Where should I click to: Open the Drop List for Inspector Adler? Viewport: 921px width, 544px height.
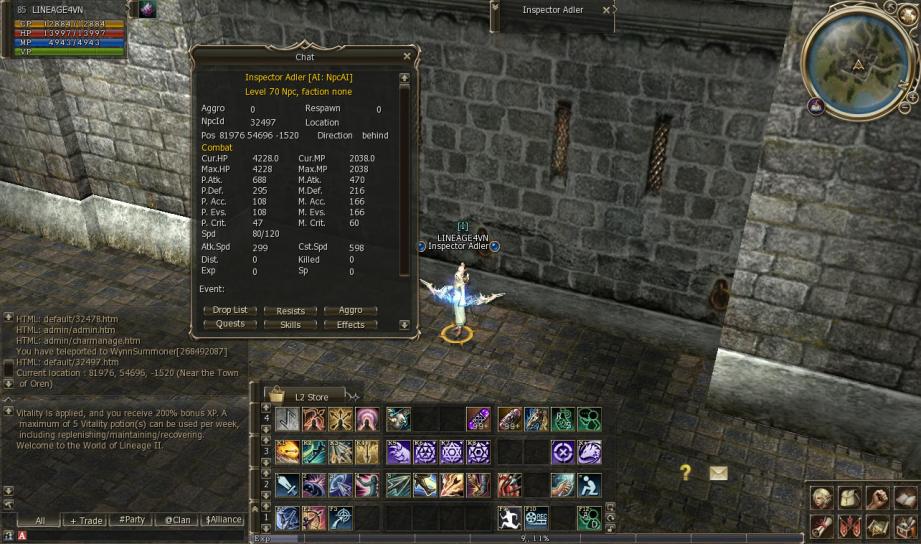click(230, 310)
